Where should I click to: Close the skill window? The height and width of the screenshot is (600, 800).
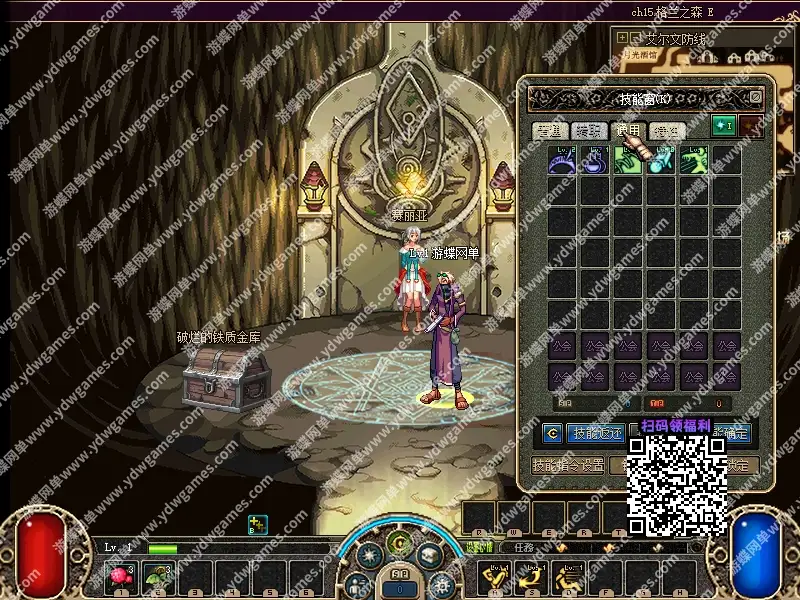tap(756, 98)
